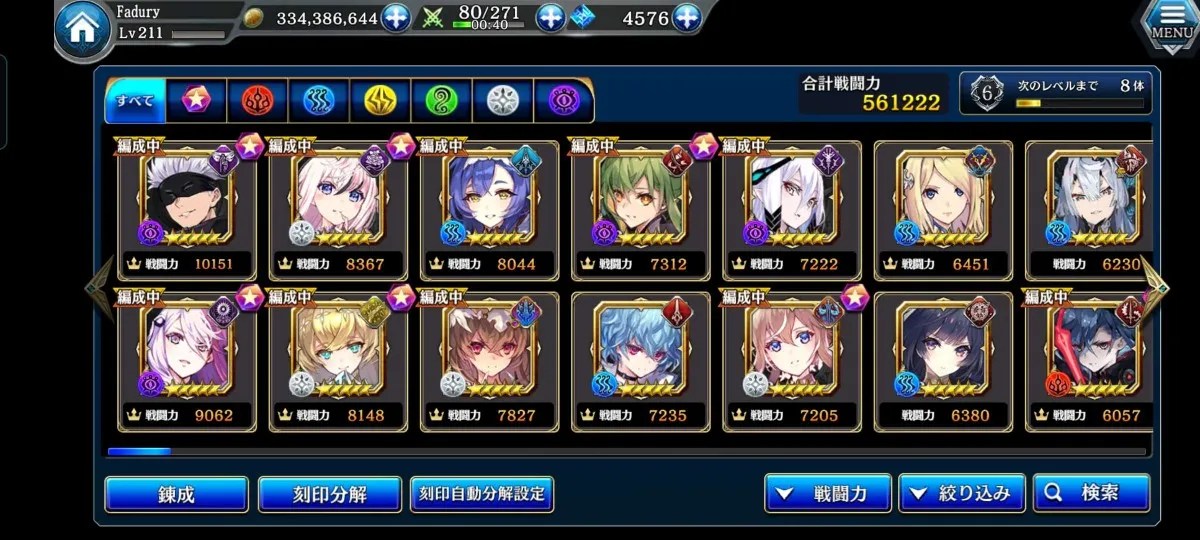Screen dimensions: 1200x540
Task: Filter by the green wind element tab
Action: (x=441, y=100)
